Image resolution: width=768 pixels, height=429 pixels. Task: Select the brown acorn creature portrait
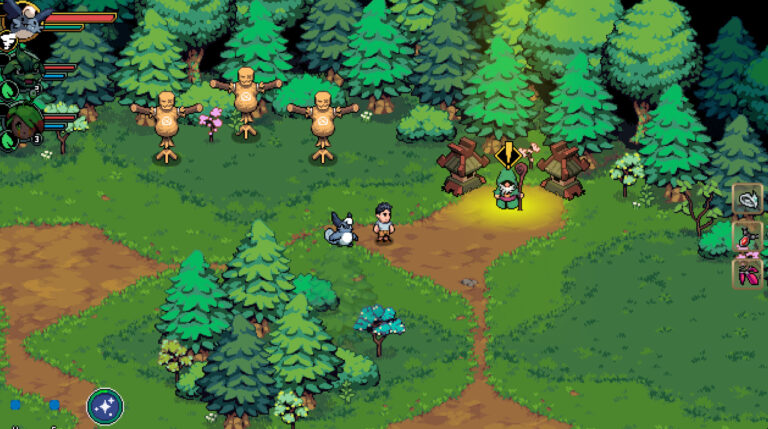(22, 122)
